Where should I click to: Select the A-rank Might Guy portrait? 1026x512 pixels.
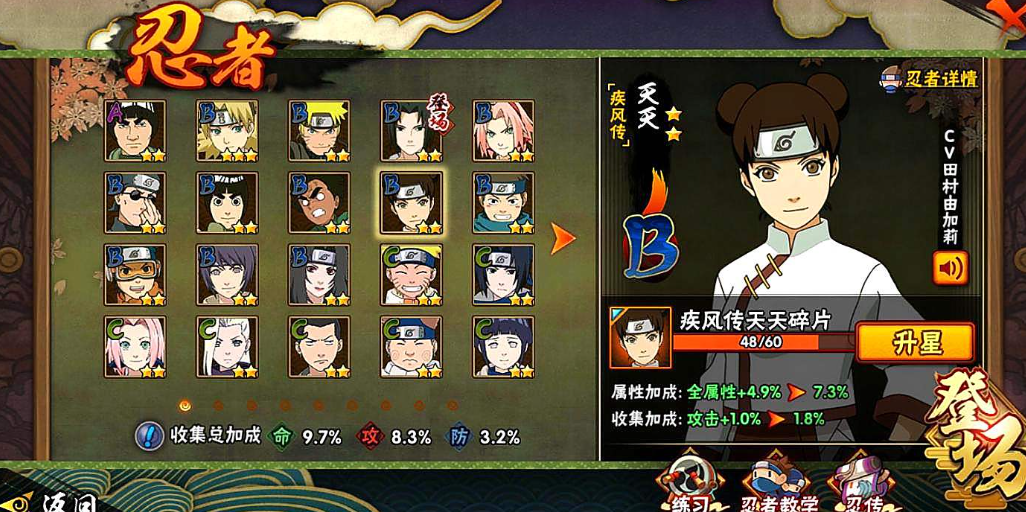[135, 131]
